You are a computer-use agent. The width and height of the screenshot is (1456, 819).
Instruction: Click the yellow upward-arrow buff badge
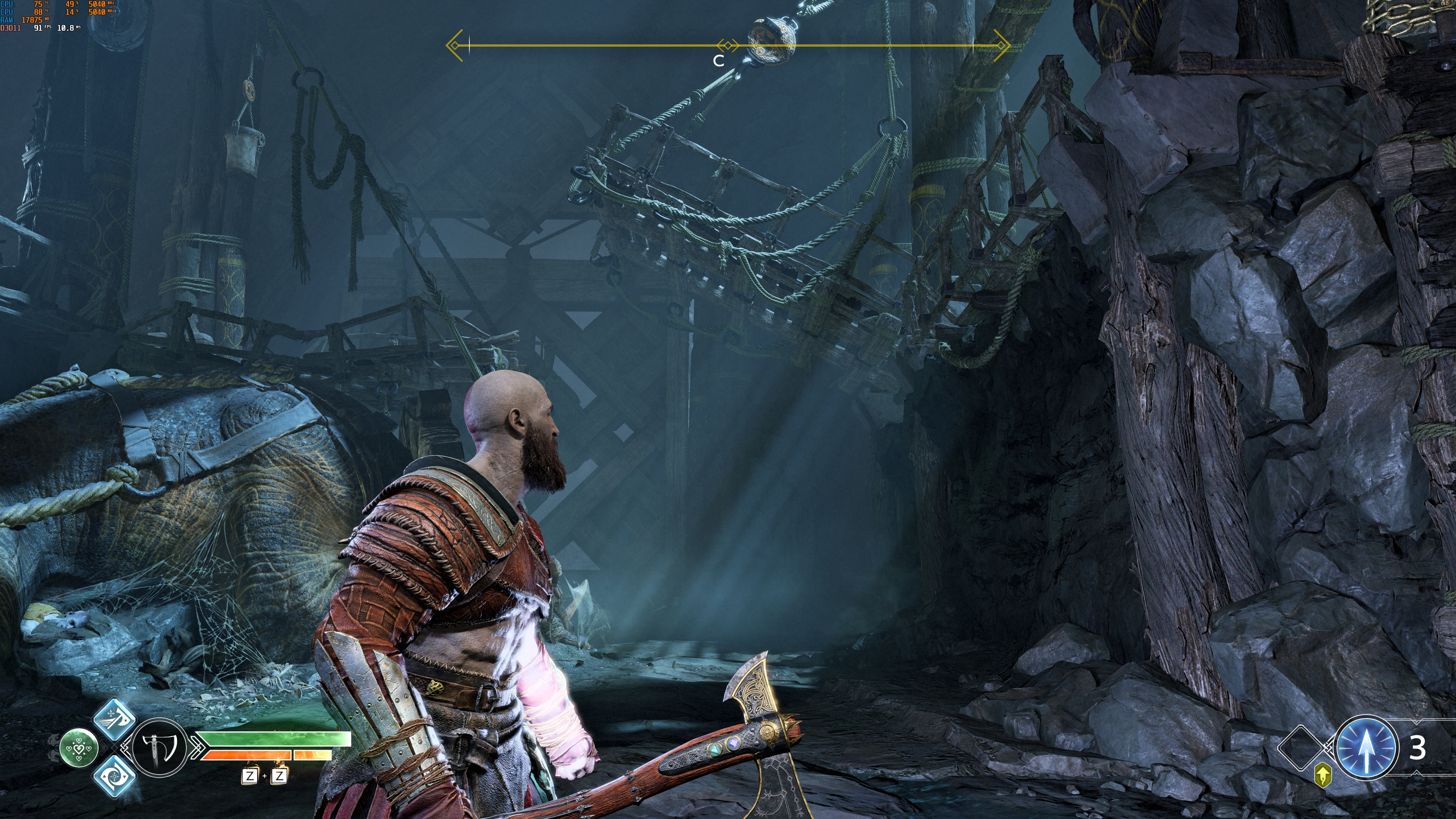(x=1323, y=775)
